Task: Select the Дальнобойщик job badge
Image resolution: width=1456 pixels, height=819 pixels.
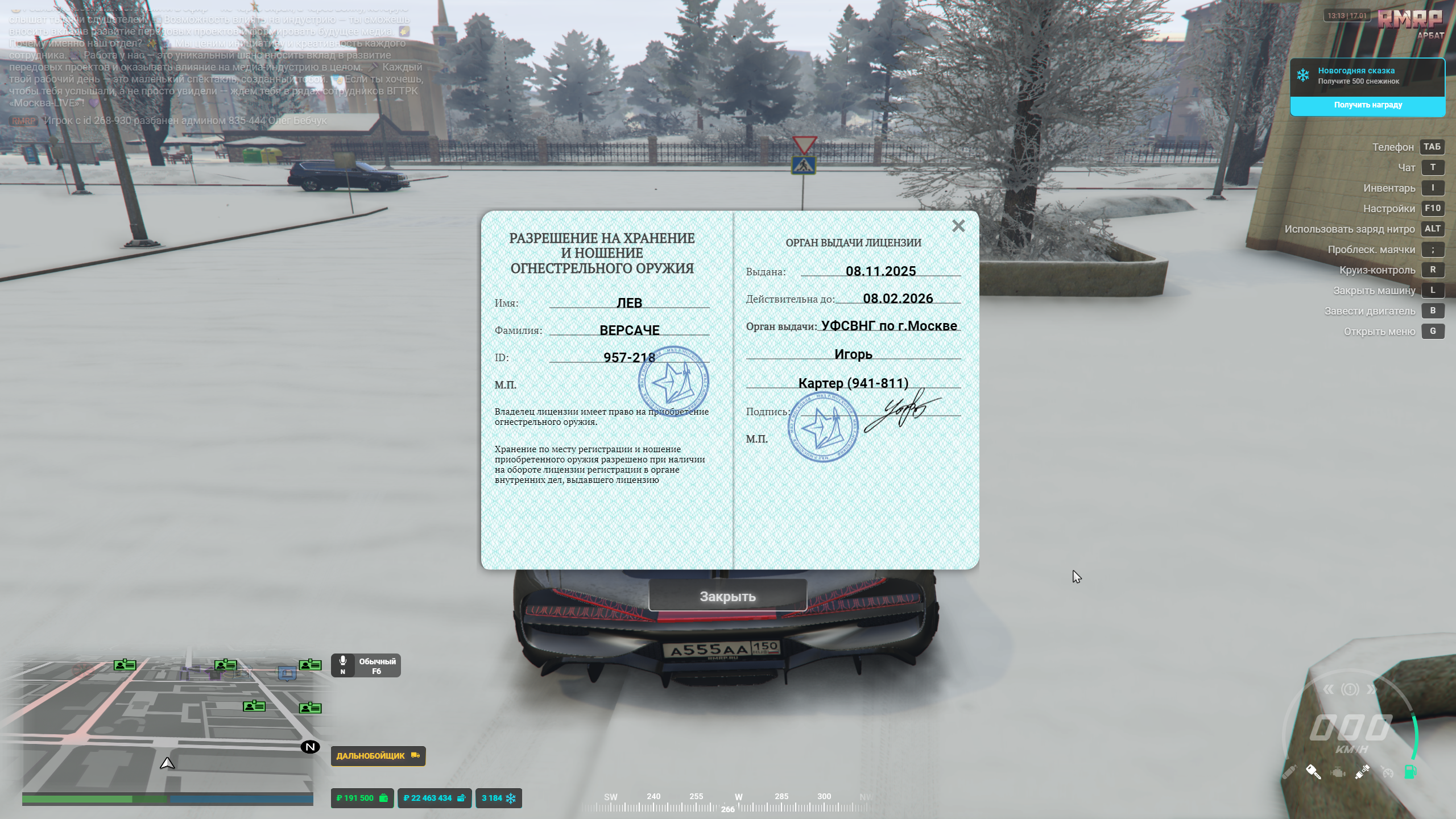Action: (x=378, y=756)
